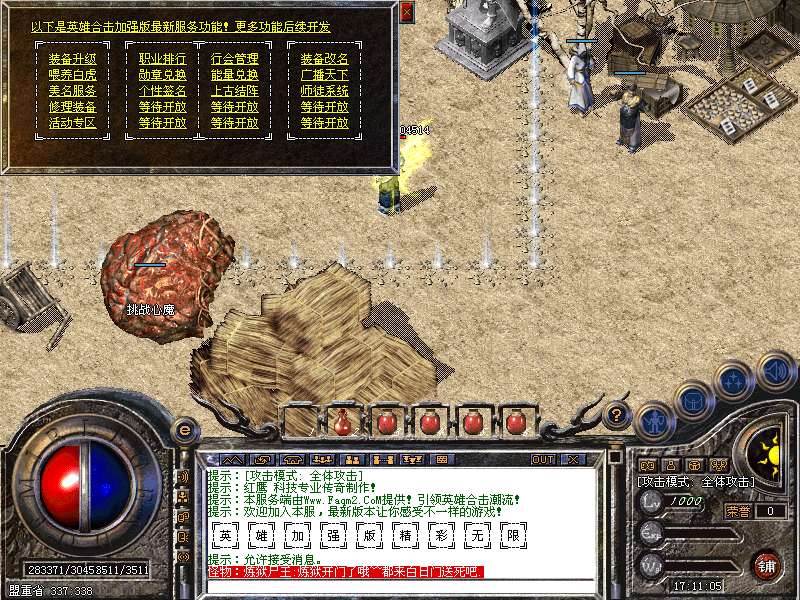
Task: View the 职业排行 class rankings
Action: 162,59
